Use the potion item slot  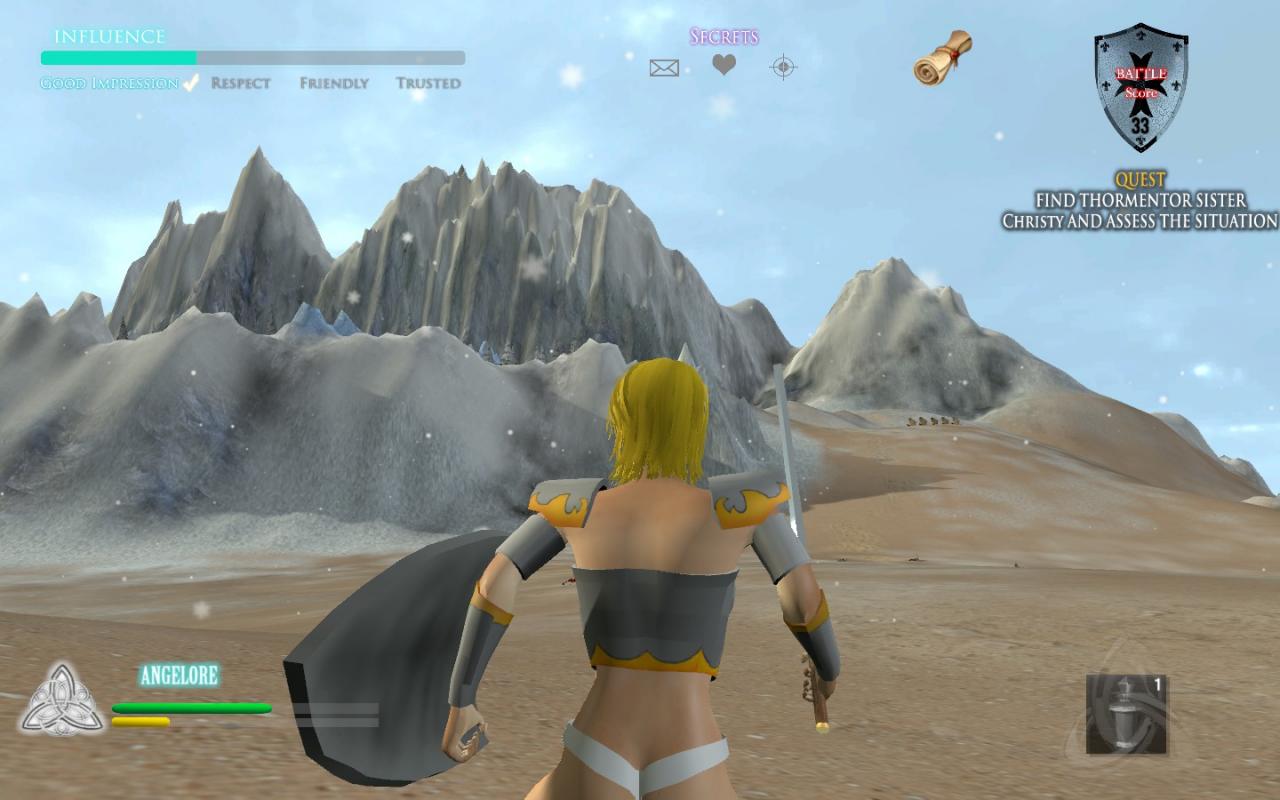1127,713
